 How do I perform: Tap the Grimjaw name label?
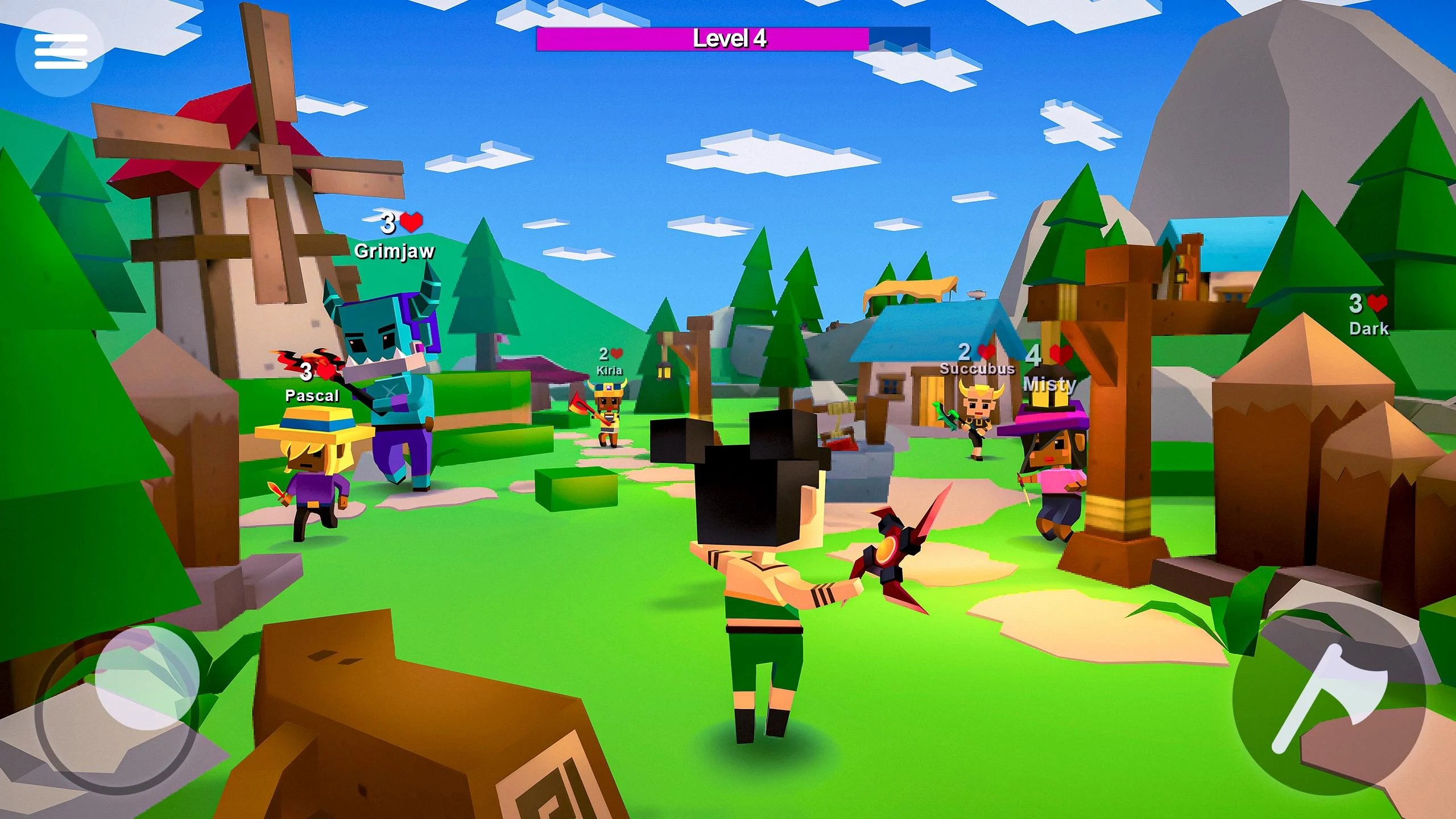coord(395,250)
